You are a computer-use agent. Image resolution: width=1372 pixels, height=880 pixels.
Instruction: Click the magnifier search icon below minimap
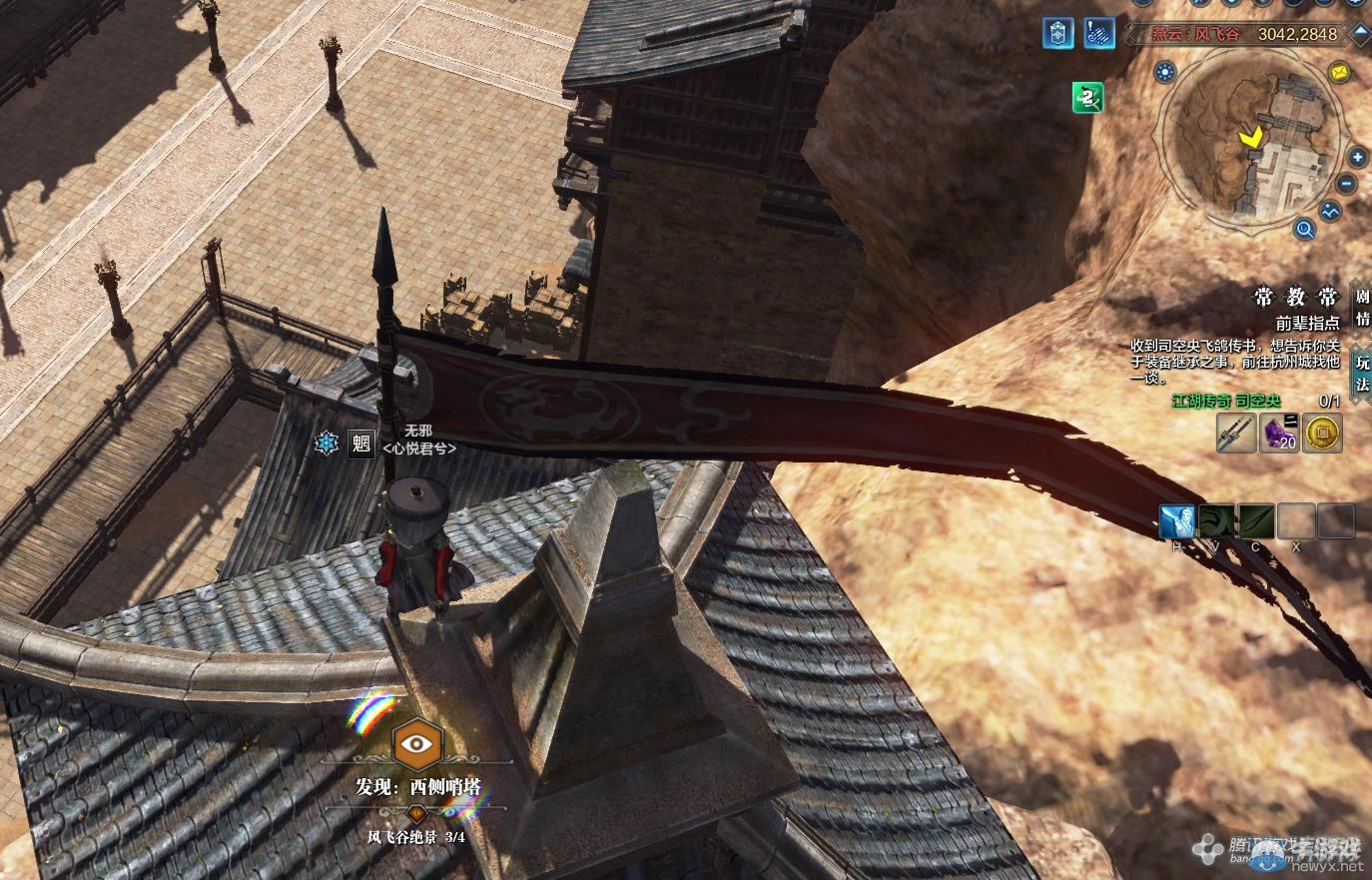tap(1304, 231)
